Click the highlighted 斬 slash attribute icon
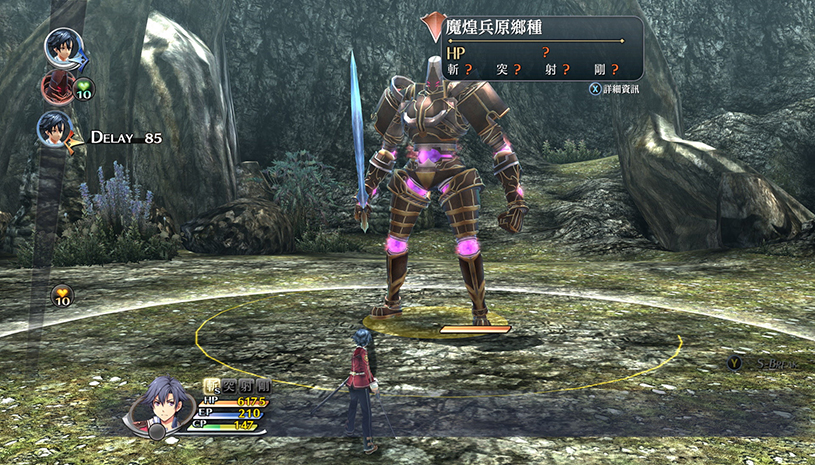The width and height of the screenshot is (815, 465). click(x=211, y=384)
